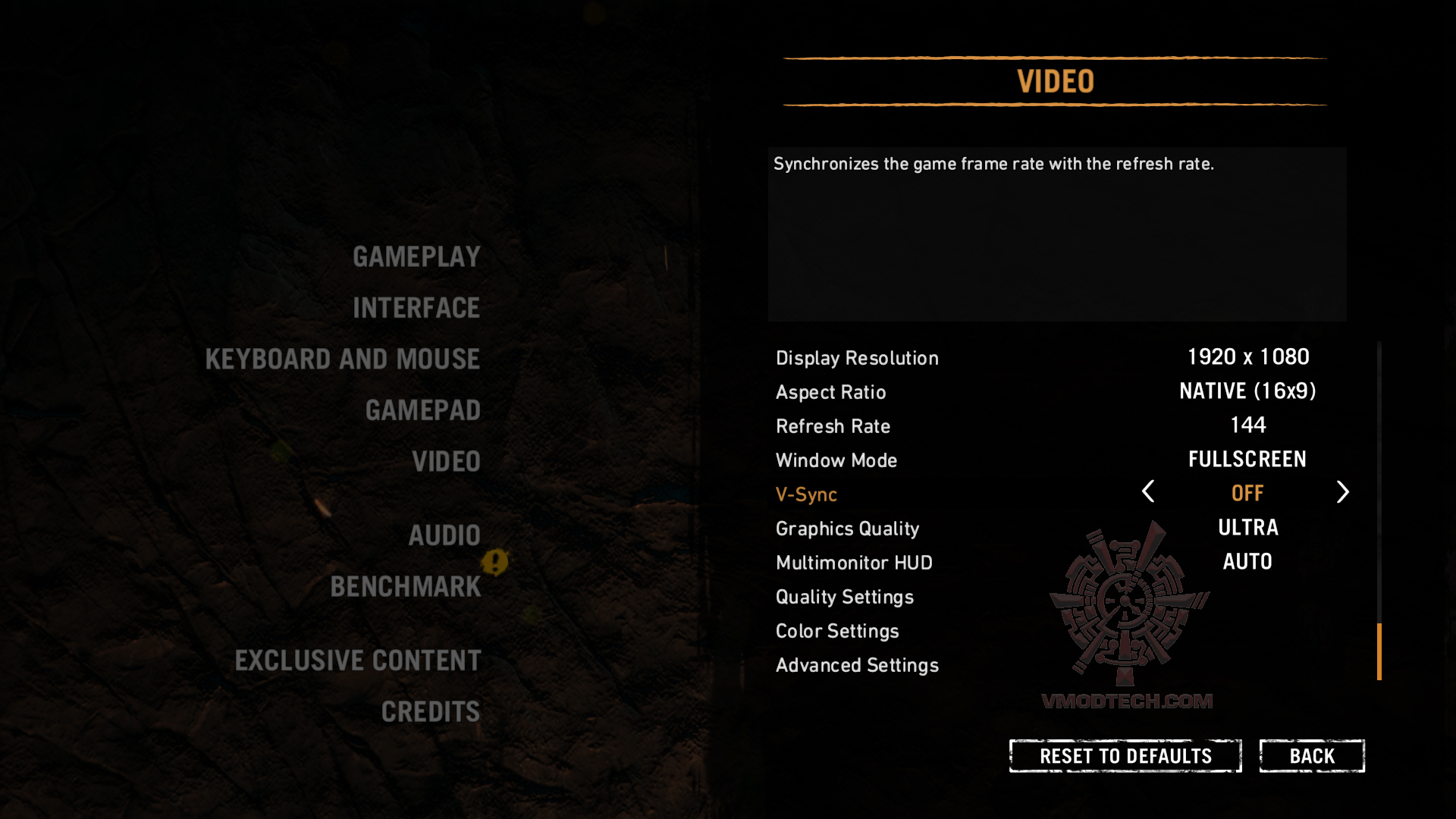Open the Color Settings submenu

point(836,631)
